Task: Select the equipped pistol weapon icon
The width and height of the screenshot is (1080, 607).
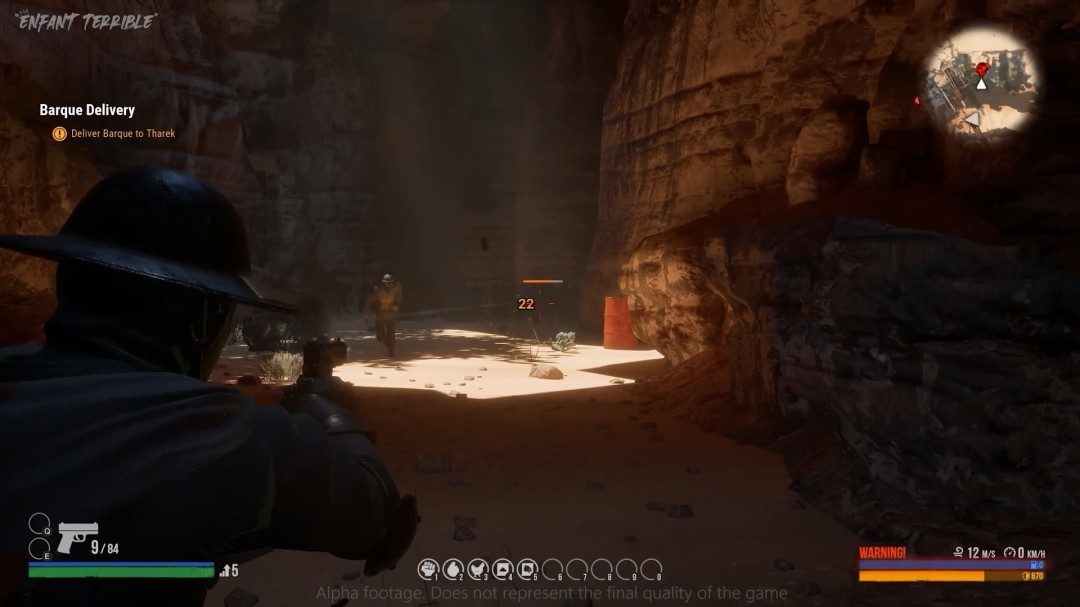Action: (75, 536)
